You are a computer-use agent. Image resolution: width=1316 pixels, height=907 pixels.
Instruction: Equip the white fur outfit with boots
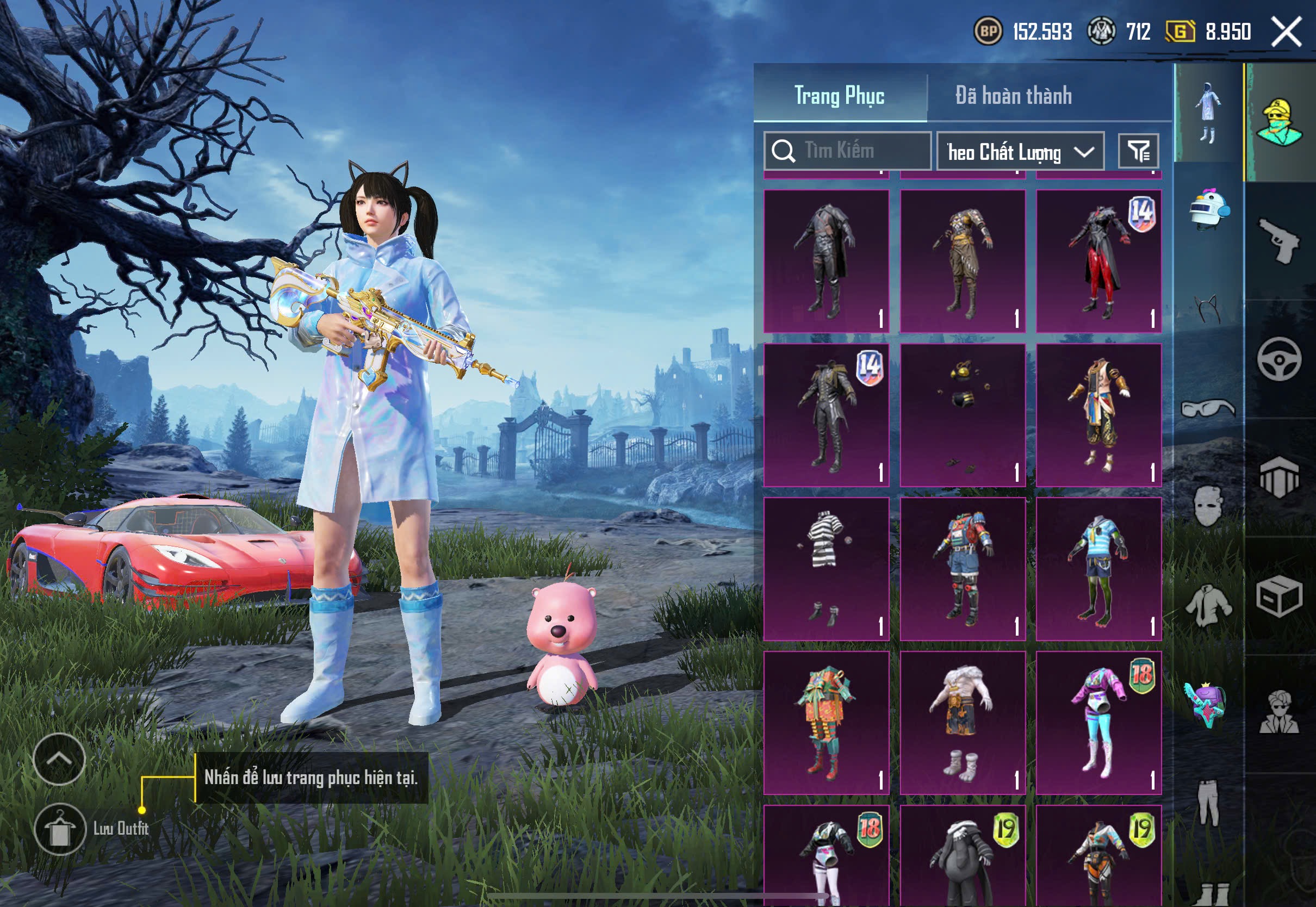(962, 722)
